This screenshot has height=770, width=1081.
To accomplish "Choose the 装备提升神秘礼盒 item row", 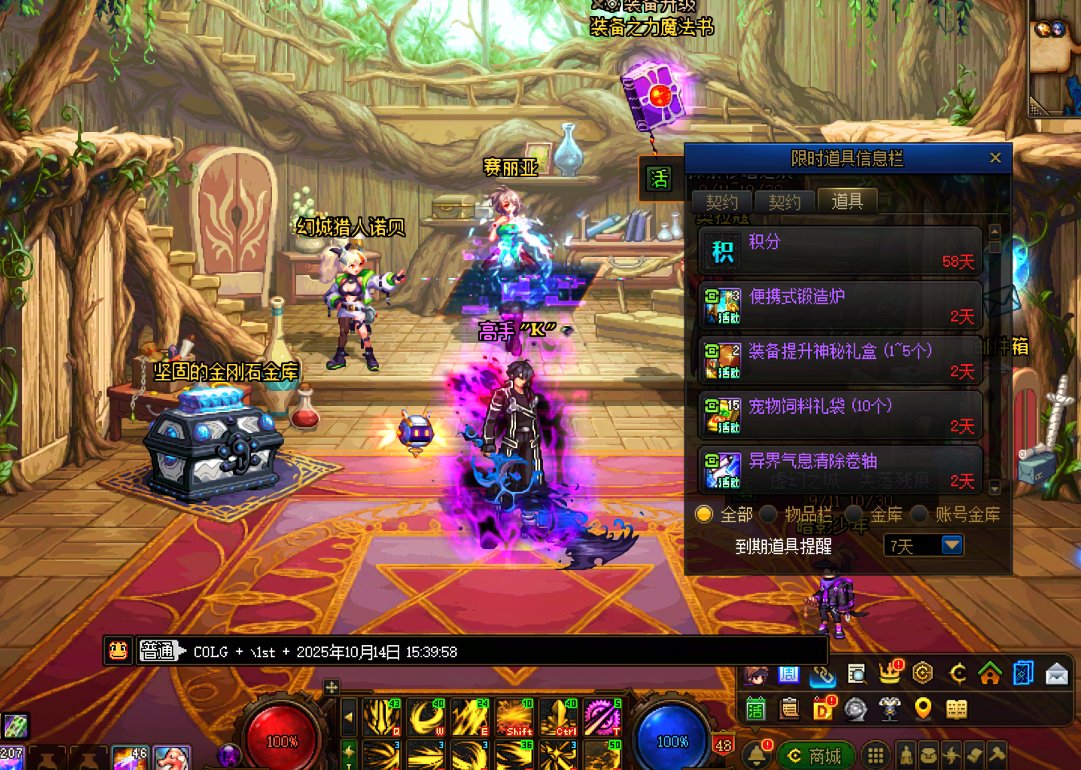I will tap(840, 359).
